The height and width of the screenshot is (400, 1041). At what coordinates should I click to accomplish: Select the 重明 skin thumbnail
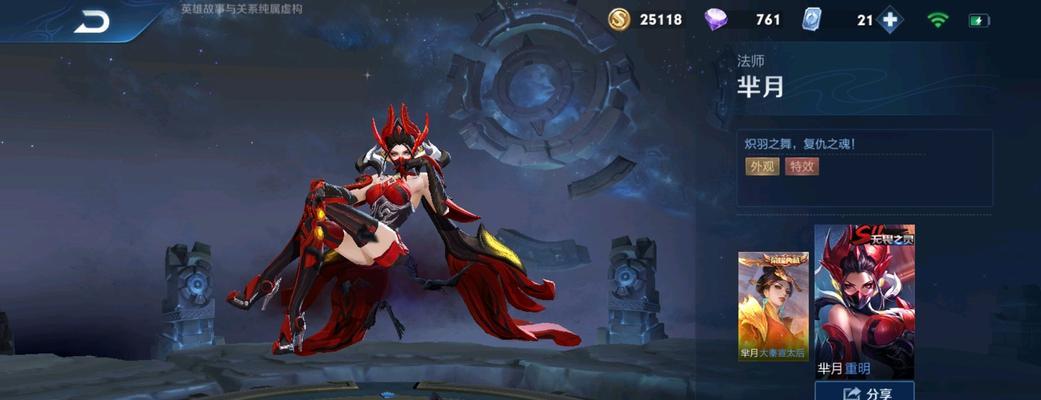(x=864, y=300)
